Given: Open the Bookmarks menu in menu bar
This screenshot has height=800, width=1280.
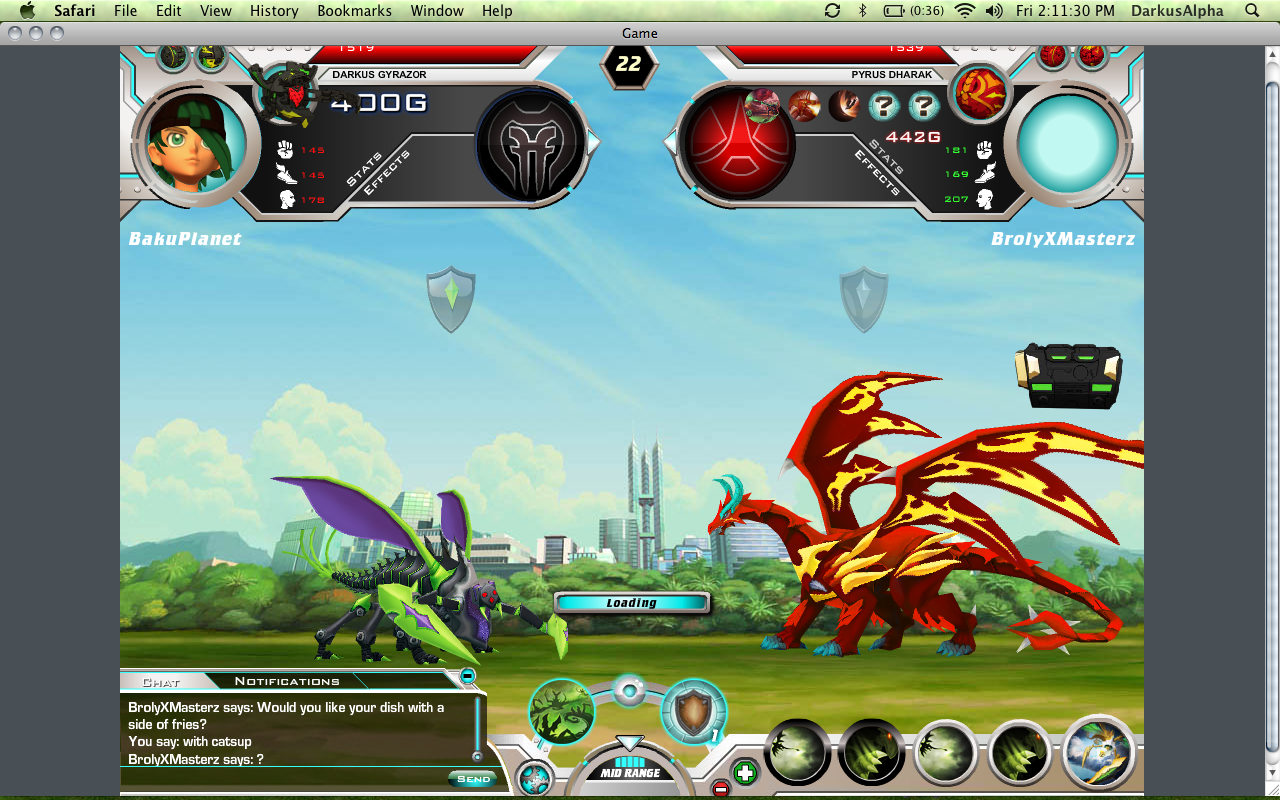Looking at the screenshot, I should (x=354, y=11).
